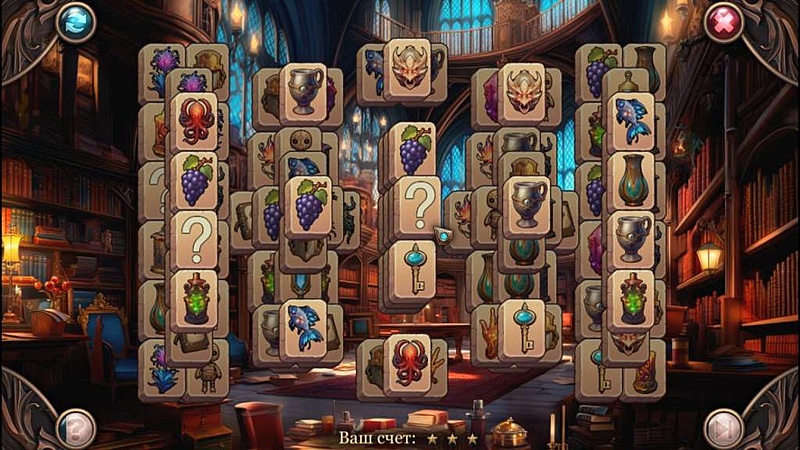Viewport: 800px width, 450px height.
Task: Pick the fully uncovered teal vase tile
Action: (x=631, y=181)
